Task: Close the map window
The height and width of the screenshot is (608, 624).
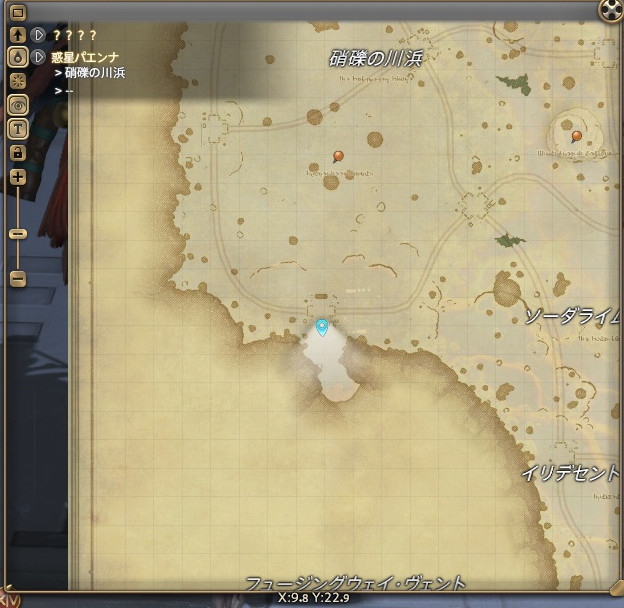Action: (x=610, y=11)
